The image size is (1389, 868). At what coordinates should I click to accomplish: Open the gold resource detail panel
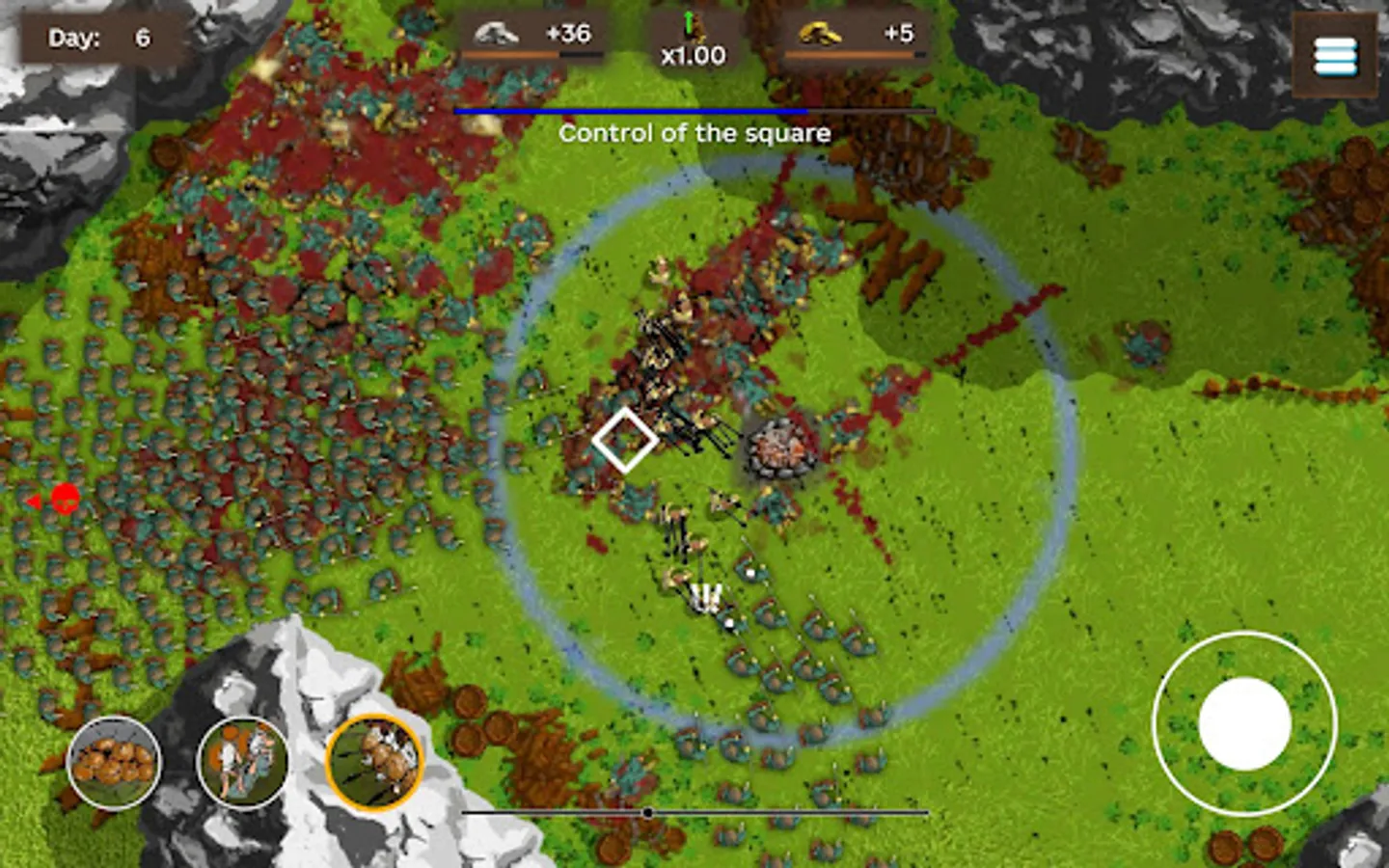click(854, 34)
